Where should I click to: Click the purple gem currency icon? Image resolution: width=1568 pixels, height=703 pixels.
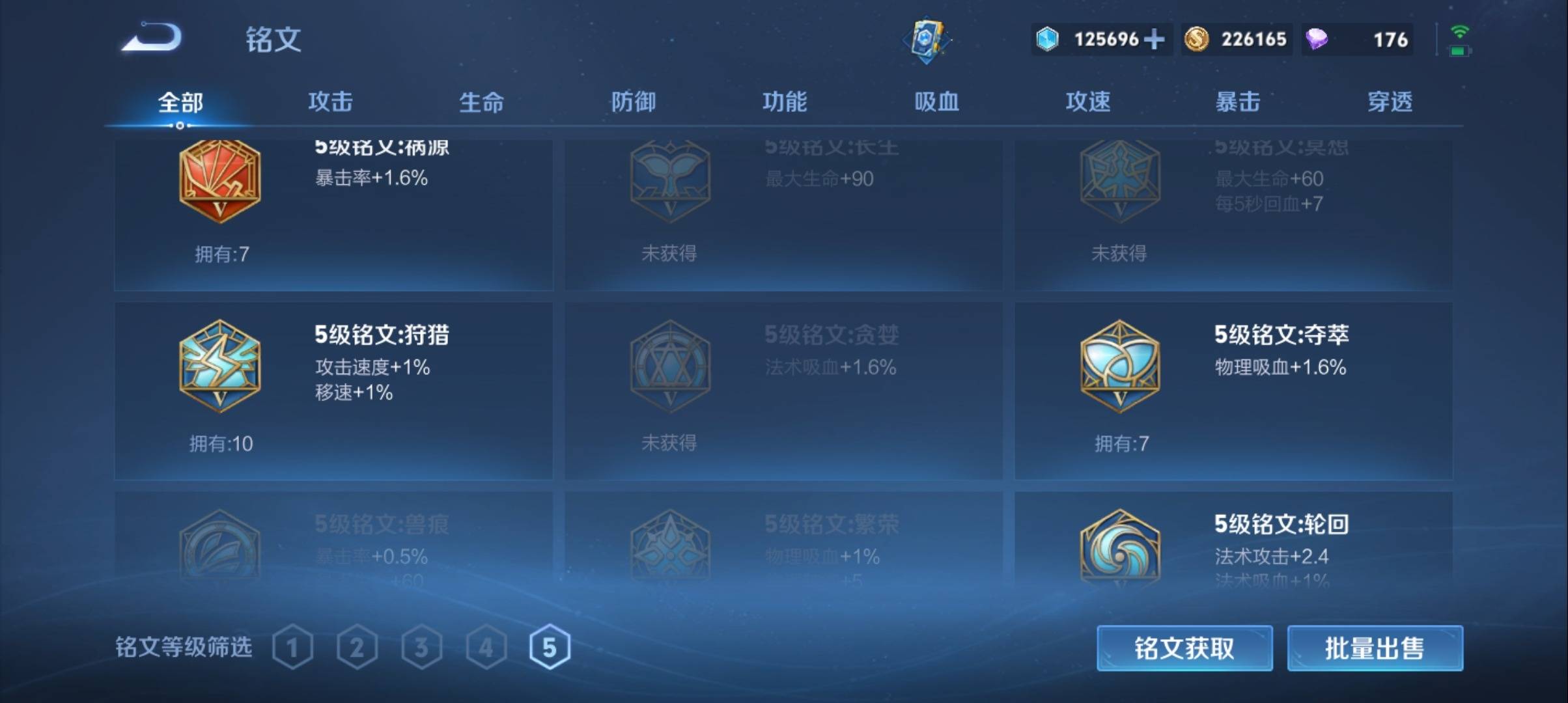coord(1316,39)
